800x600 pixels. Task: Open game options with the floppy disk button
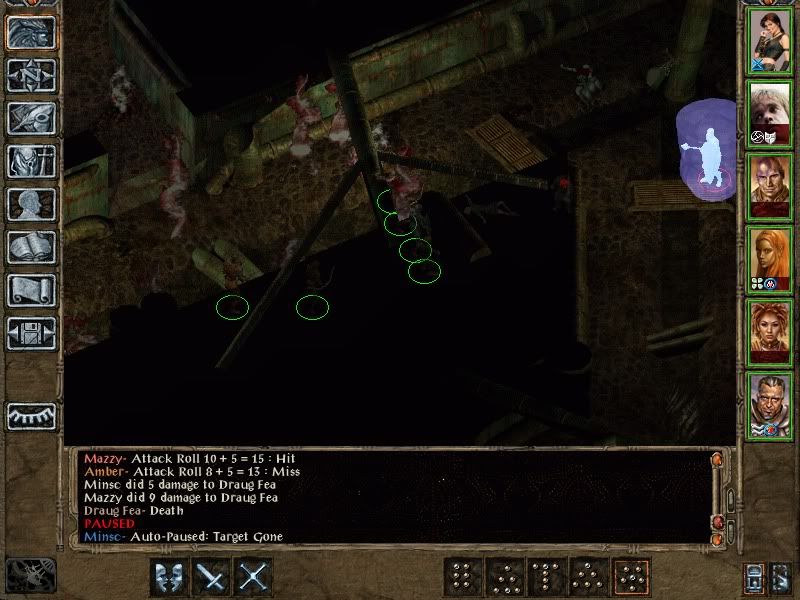(x=31, y=333)
